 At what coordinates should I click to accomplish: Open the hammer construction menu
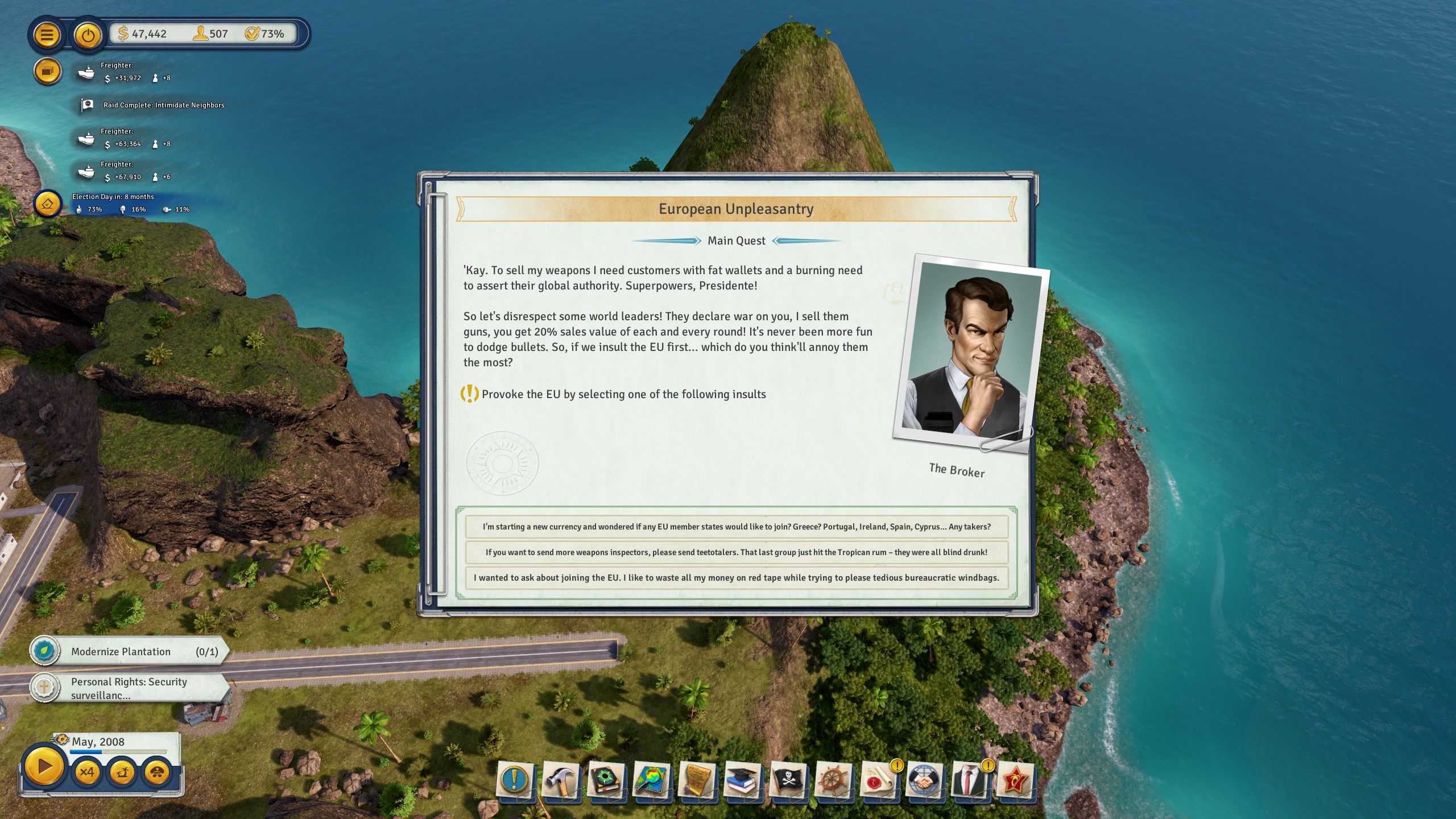[560, 779]
